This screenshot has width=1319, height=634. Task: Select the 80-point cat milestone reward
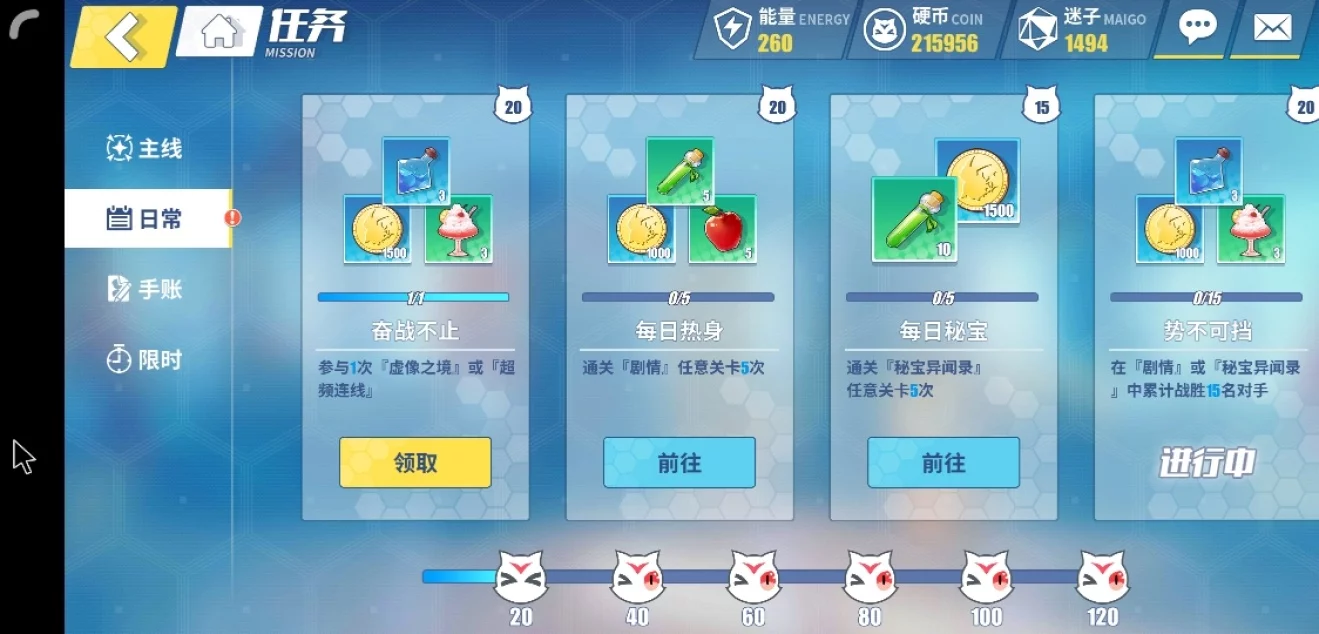(x=870, y=578)
